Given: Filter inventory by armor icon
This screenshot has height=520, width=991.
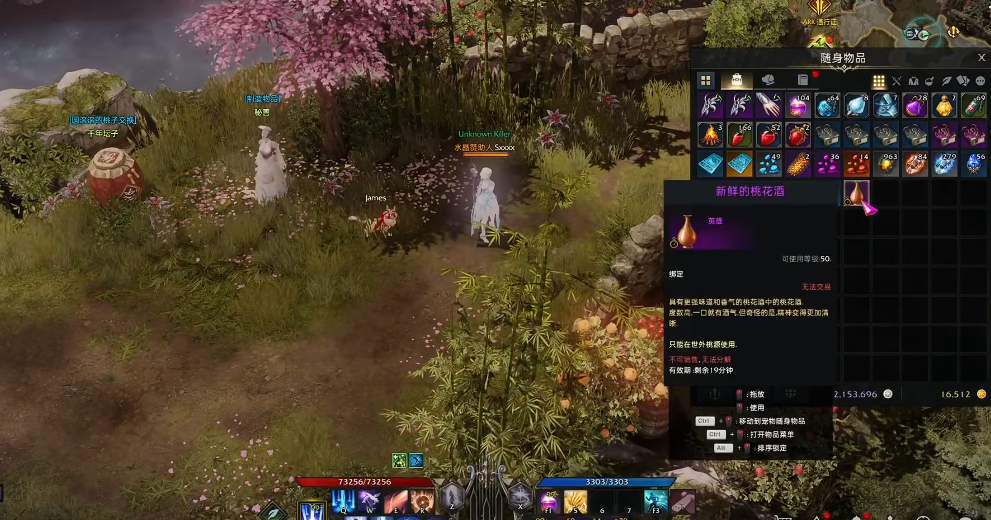Looking at the screenshot, I should point(913,81).
